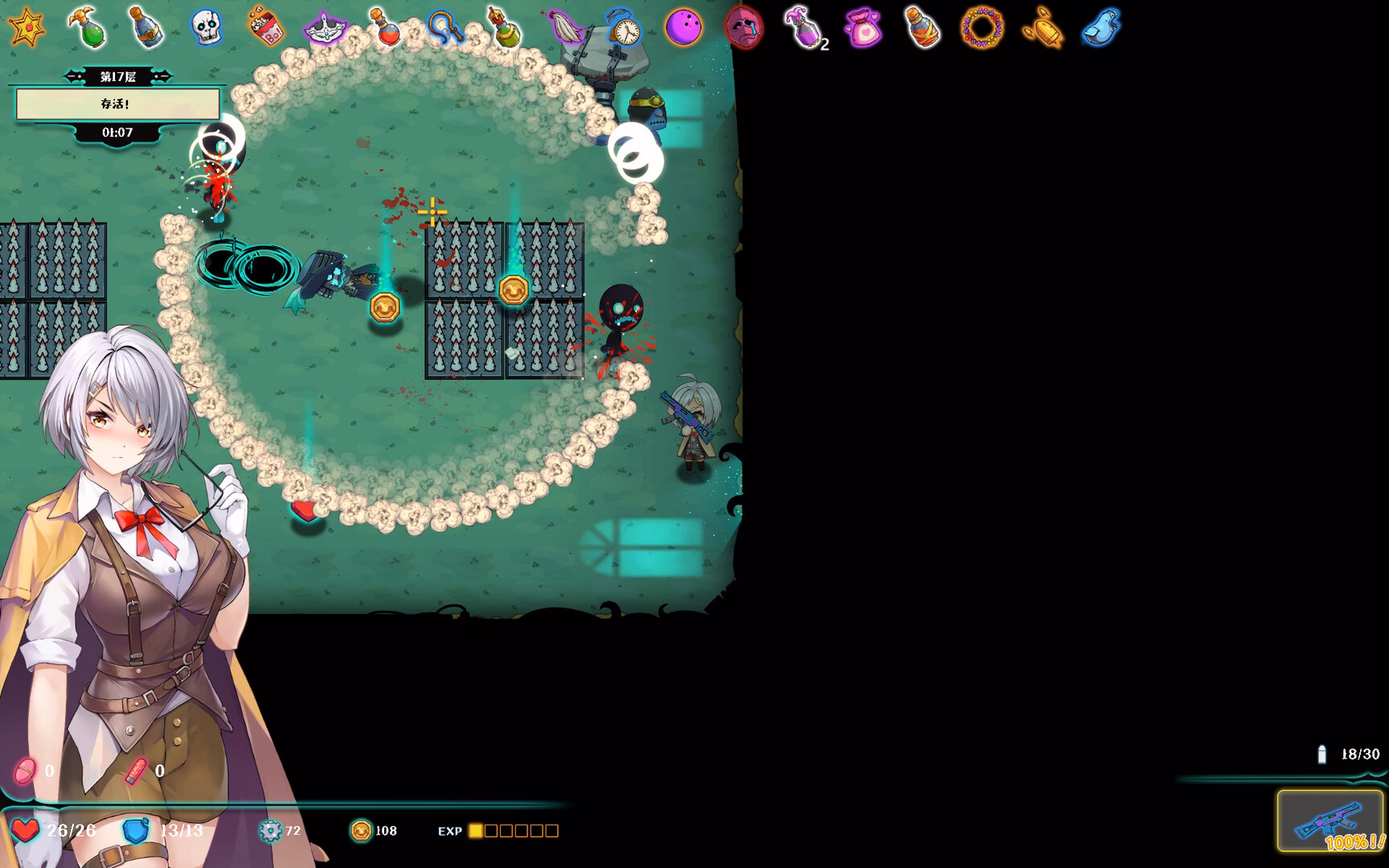Click the silver tiara item icon
The height and width of the screenshot is (868, 1389).
click(x=325, y=29)
